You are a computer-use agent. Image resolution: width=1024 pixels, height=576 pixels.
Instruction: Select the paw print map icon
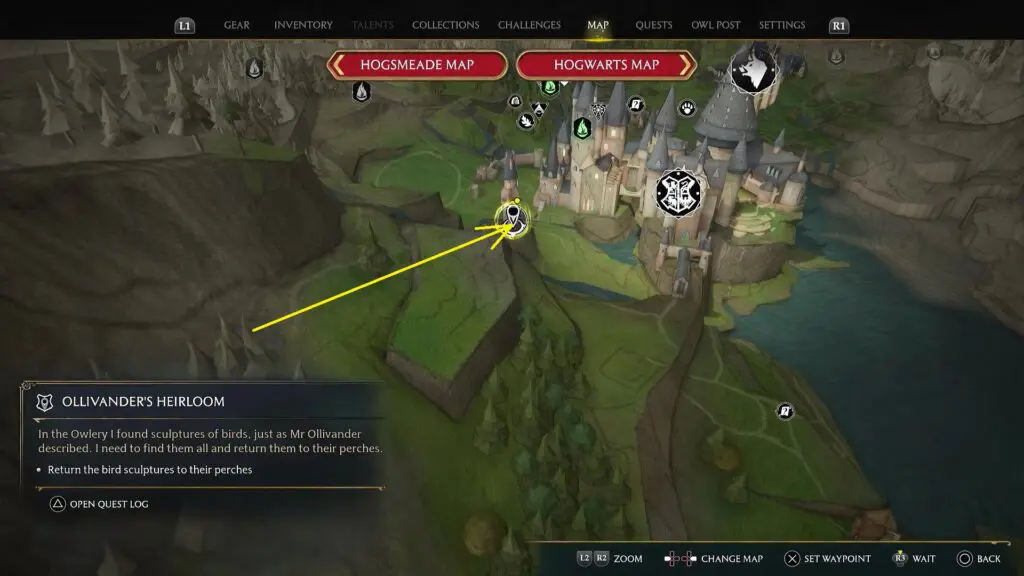point(688,108)
